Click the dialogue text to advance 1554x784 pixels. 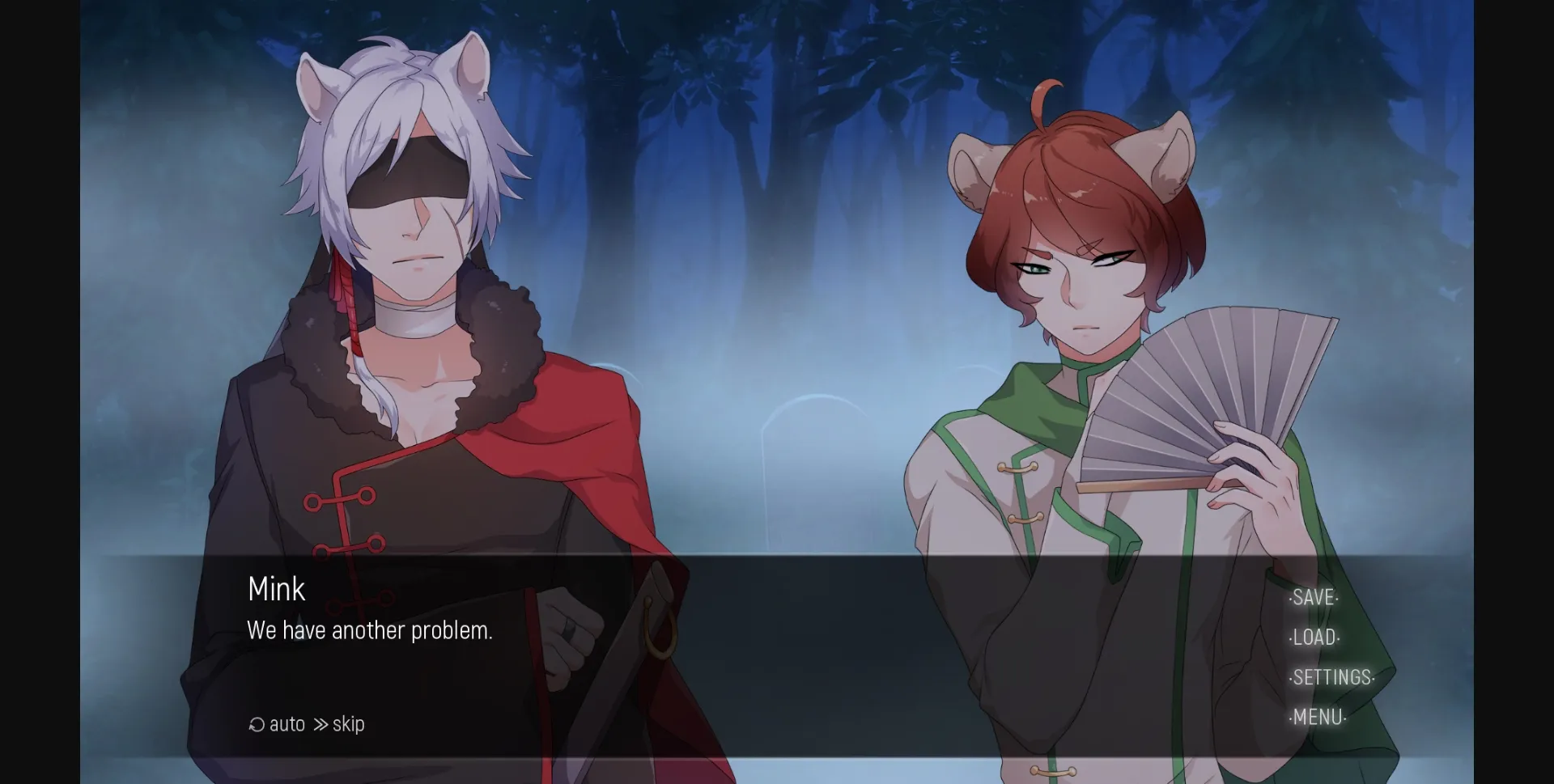[369, 631]
